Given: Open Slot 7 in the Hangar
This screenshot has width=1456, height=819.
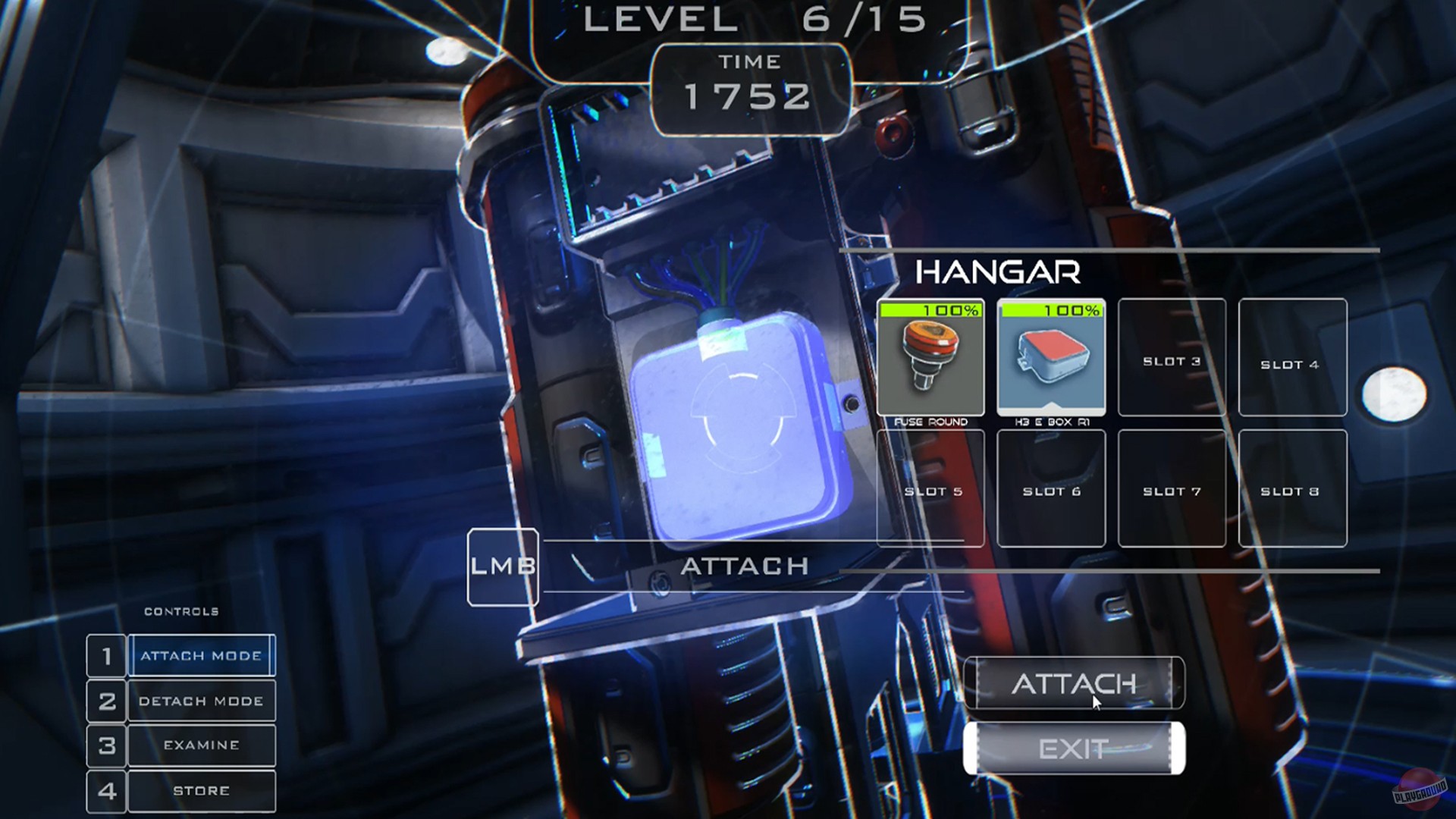Looking at the screenshot, I should coord(1172,489).
